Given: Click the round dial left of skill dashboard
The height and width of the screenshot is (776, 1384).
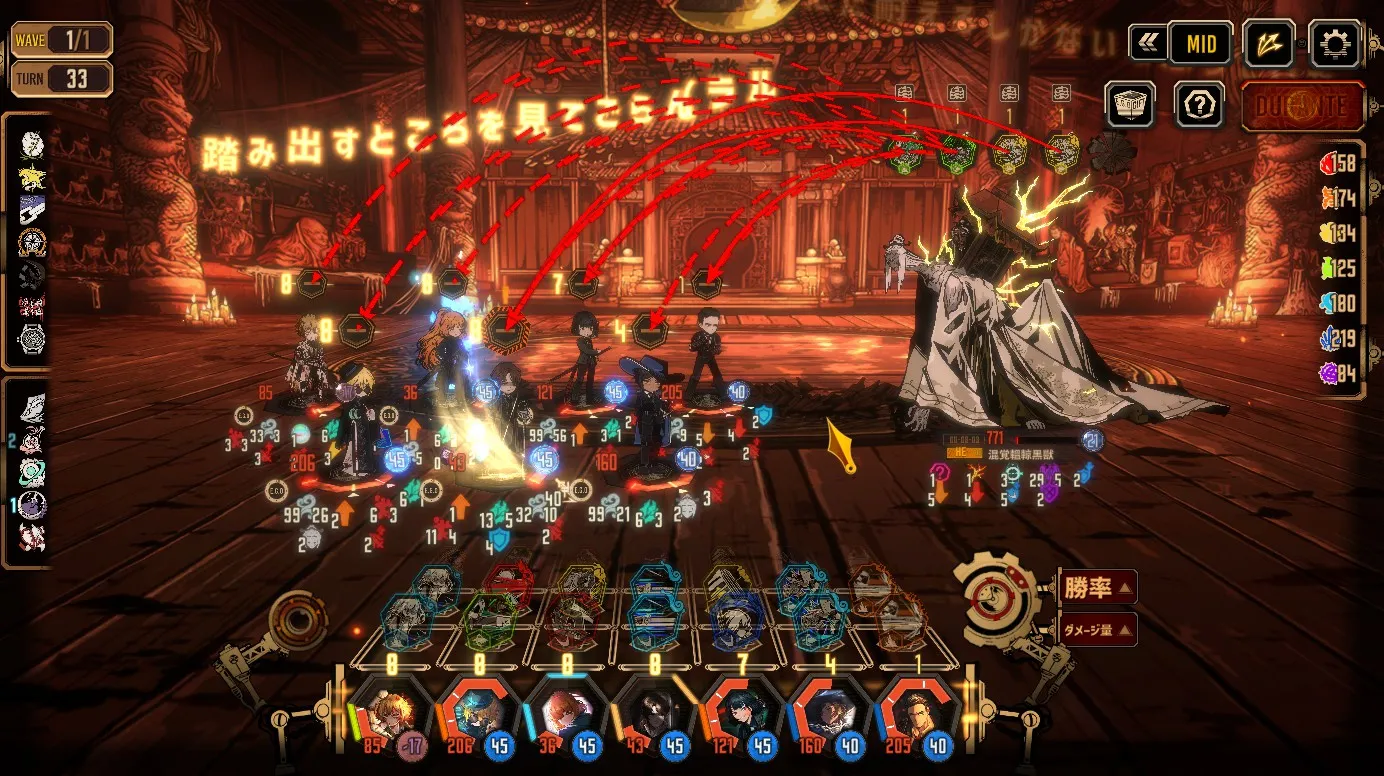Looking at the screenshot, I should tap(298, 620).
